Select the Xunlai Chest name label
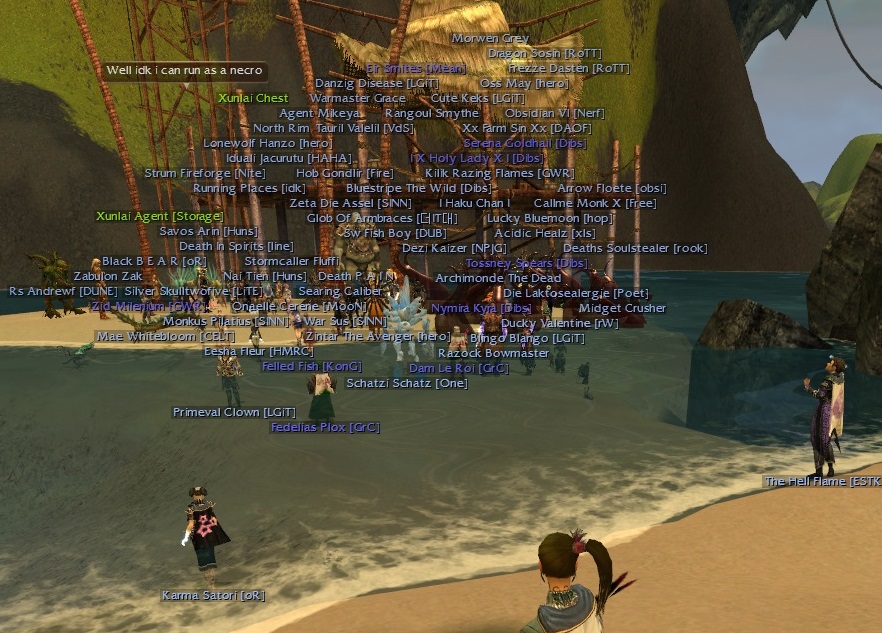Screen dimensions: 882x633 [x=253, y=98]
